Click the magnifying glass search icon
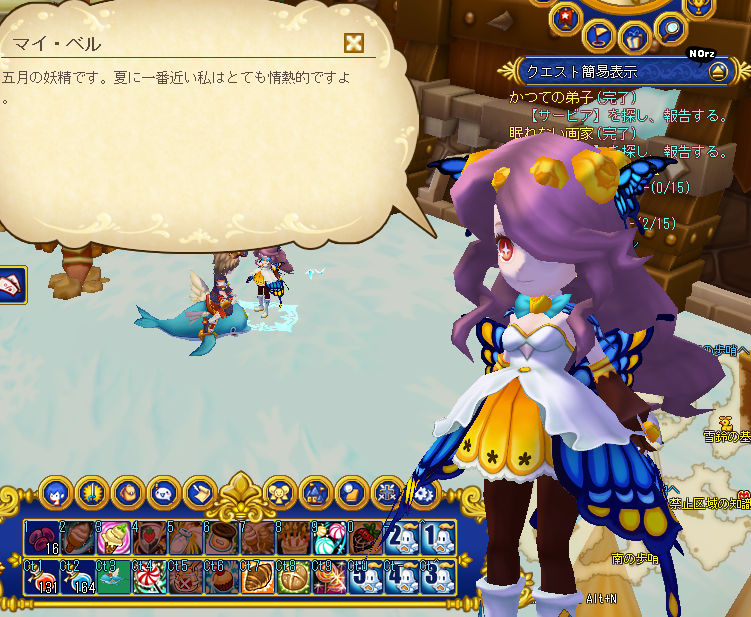This screenshot has height=617, width=751. [669, 27]
